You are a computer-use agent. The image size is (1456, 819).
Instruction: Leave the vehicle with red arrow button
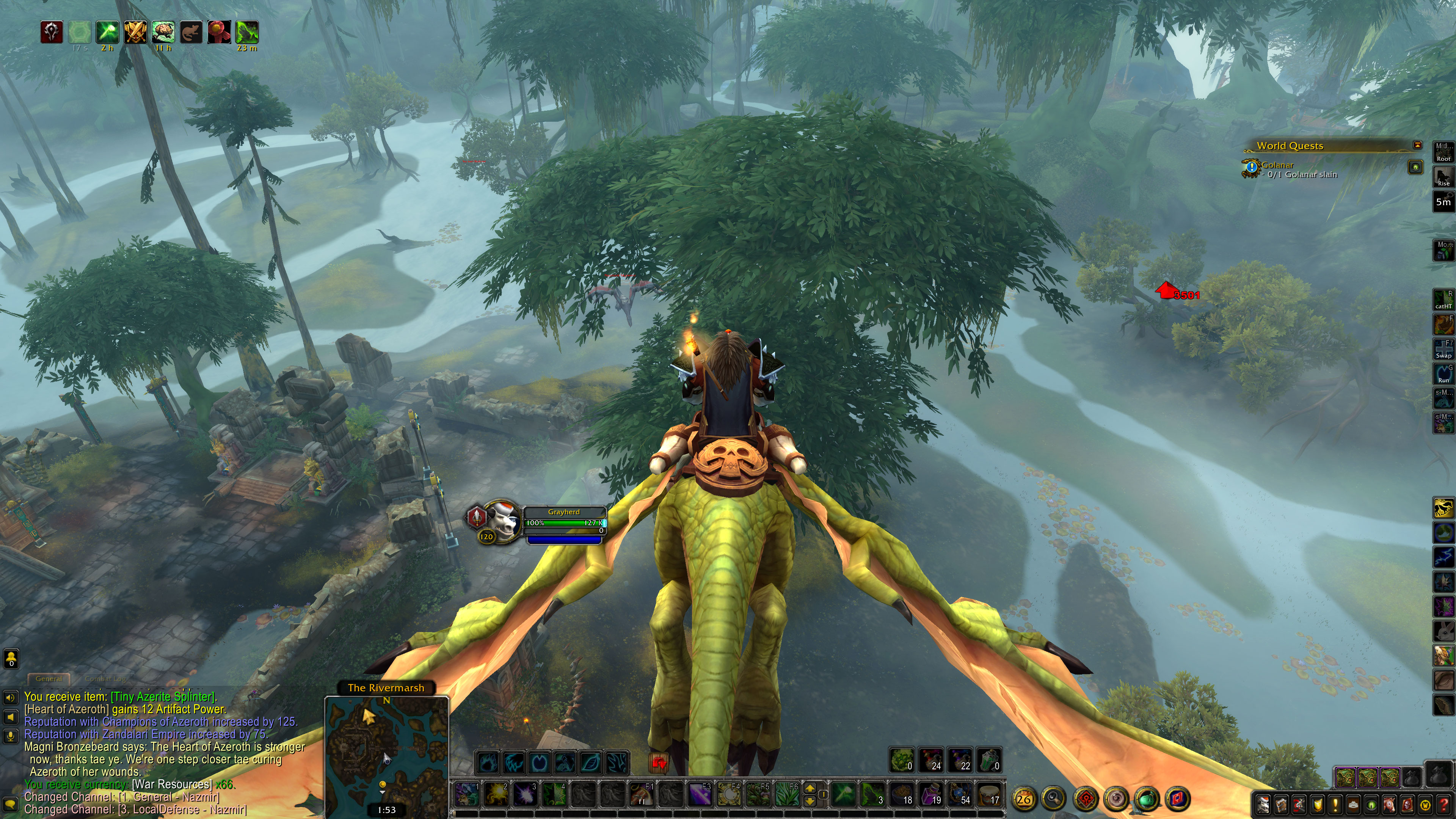pos(659,763)
